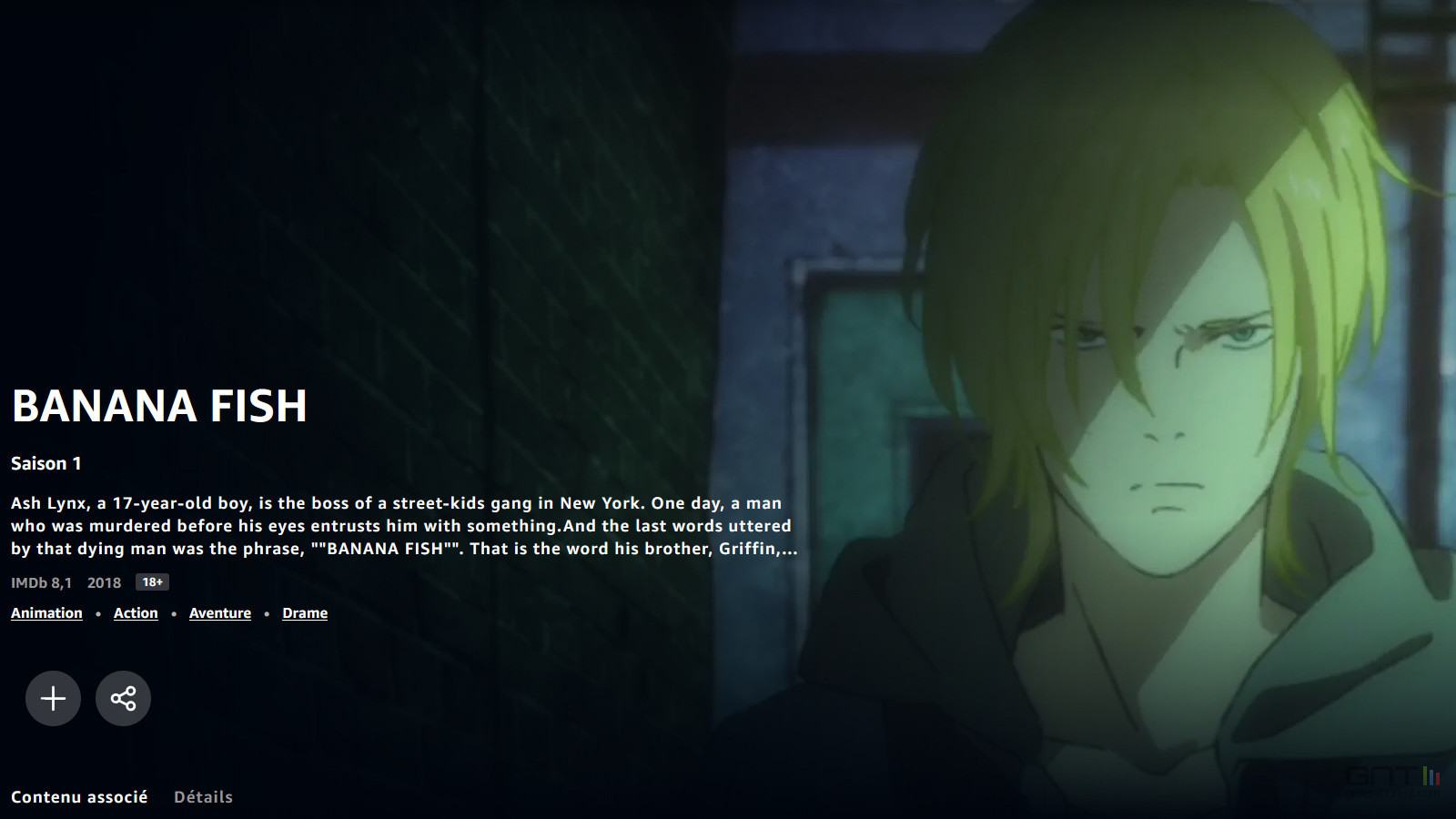Open the Détails tab
1456x819 pixels.
203,797
